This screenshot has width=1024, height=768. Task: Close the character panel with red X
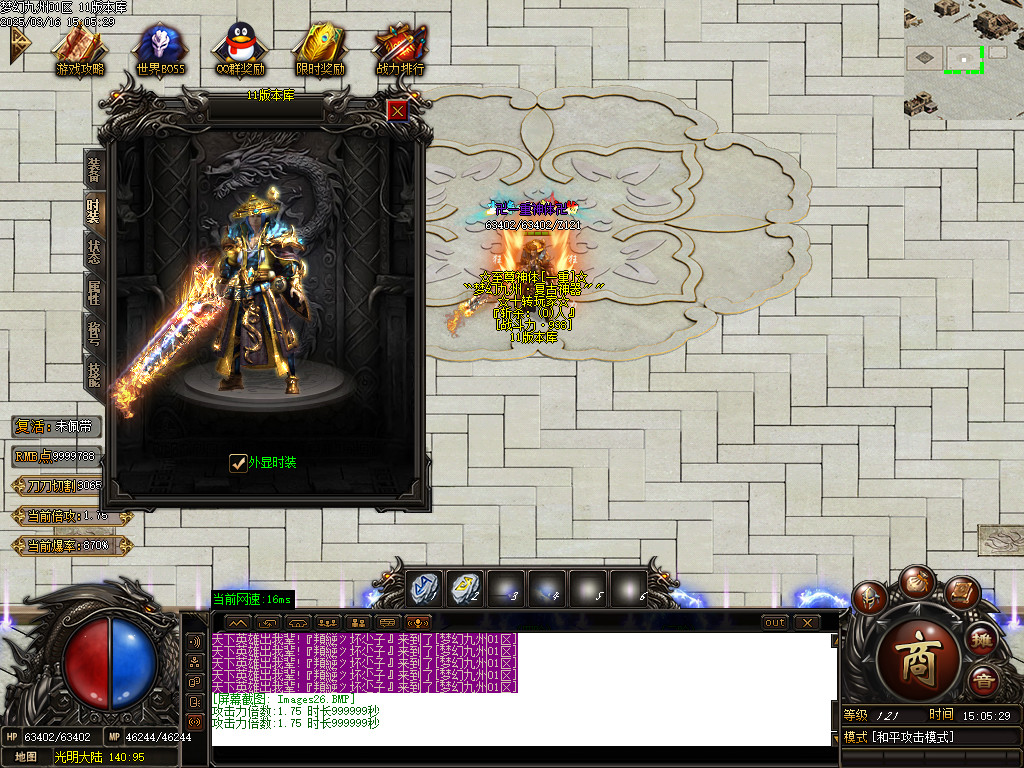397,110
